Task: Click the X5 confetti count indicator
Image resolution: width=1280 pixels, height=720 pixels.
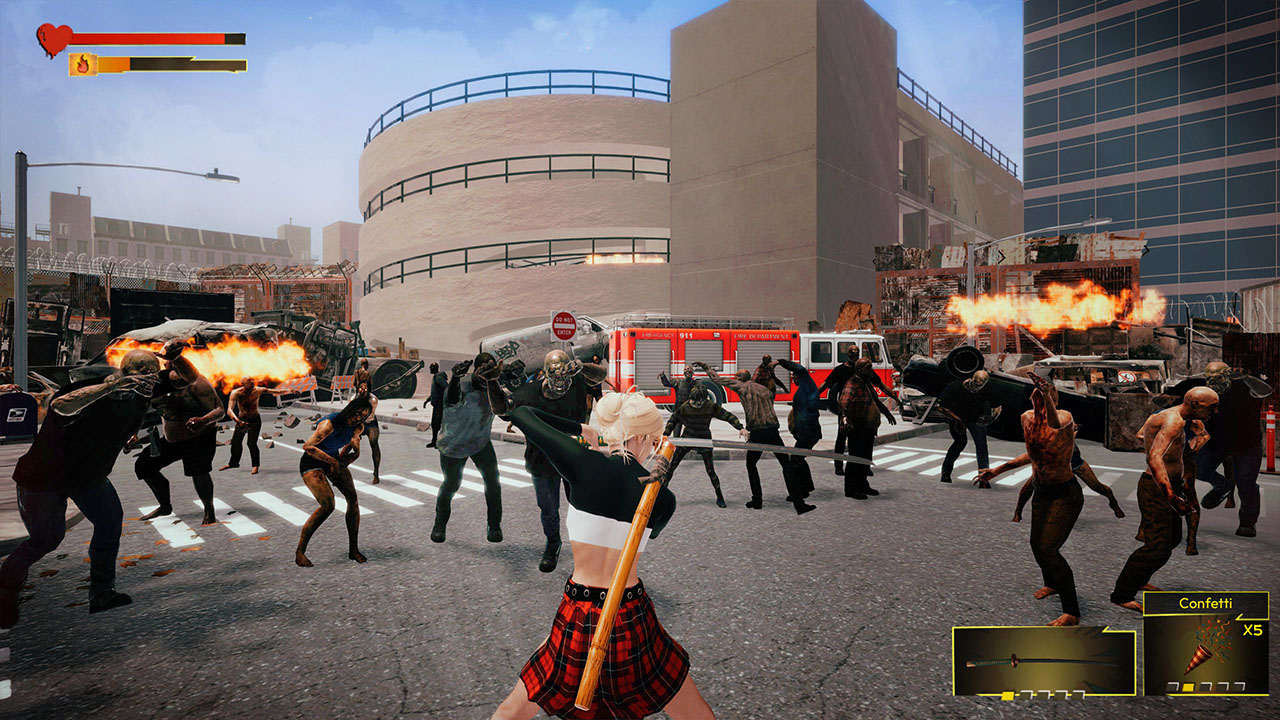Action: click(x=1253, y=630)
